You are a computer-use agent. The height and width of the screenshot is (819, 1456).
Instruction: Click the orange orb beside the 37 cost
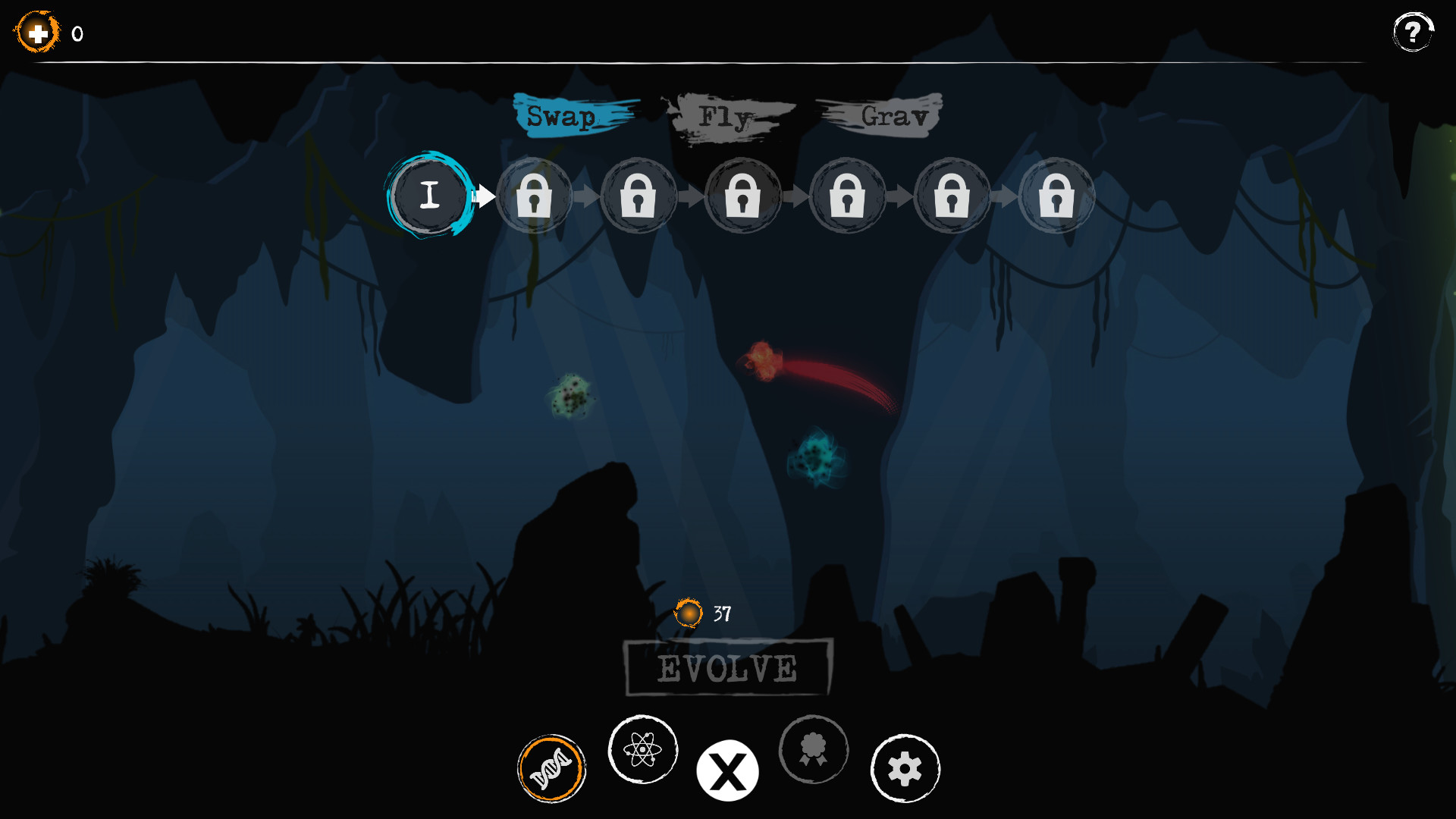point(689,613)
